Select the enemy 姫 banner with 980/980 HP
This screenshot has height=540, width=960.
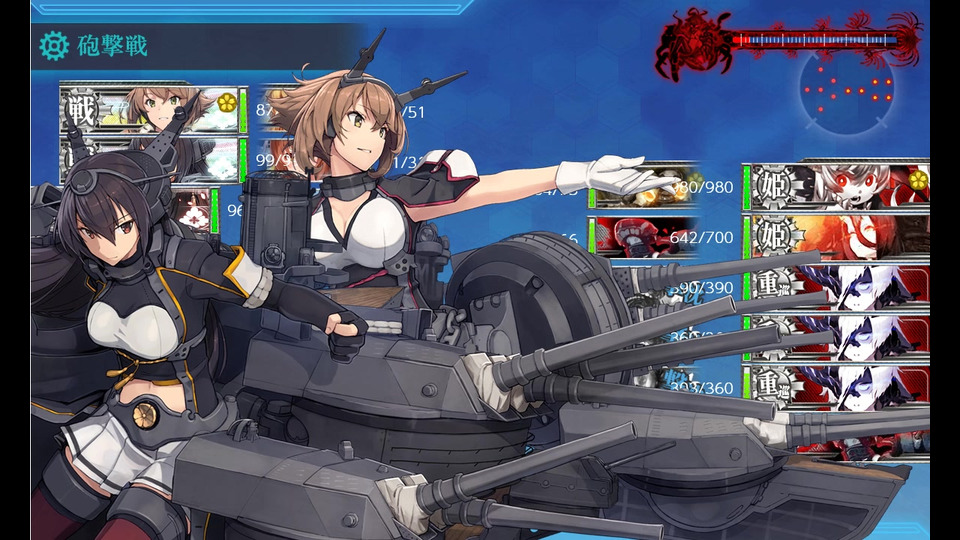tap(838, 186)
